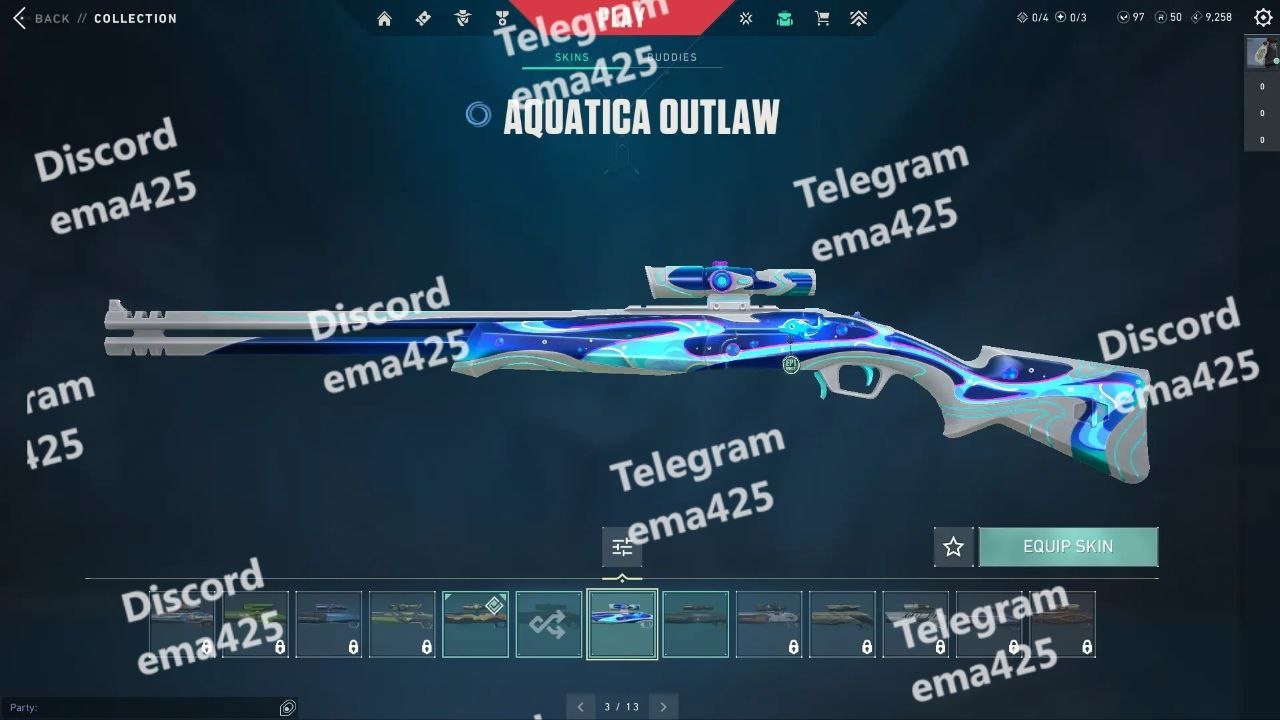Select the highlighted Aquatica Outlaw thumbnail
This screenshot has width=1280, height=720.
point(622,624)
